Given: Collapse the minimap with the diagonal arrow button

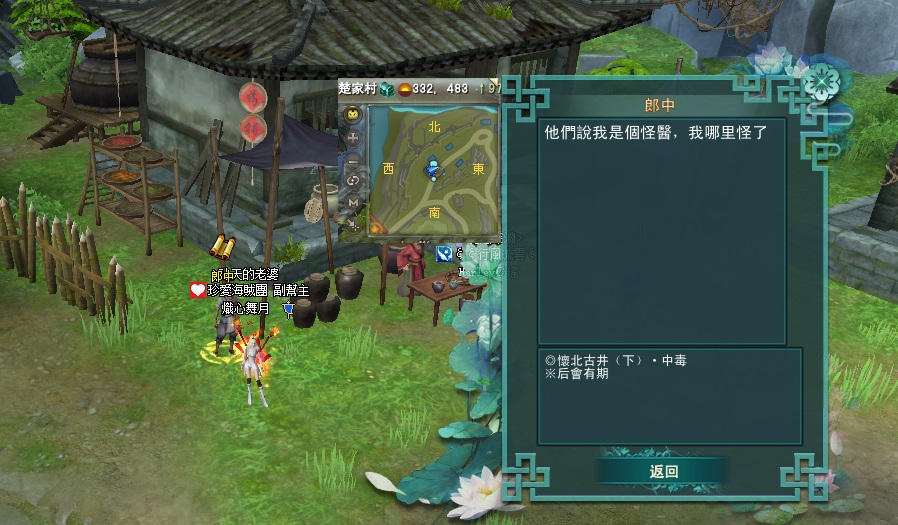Looking at the screenshot, I should (353, 225).
